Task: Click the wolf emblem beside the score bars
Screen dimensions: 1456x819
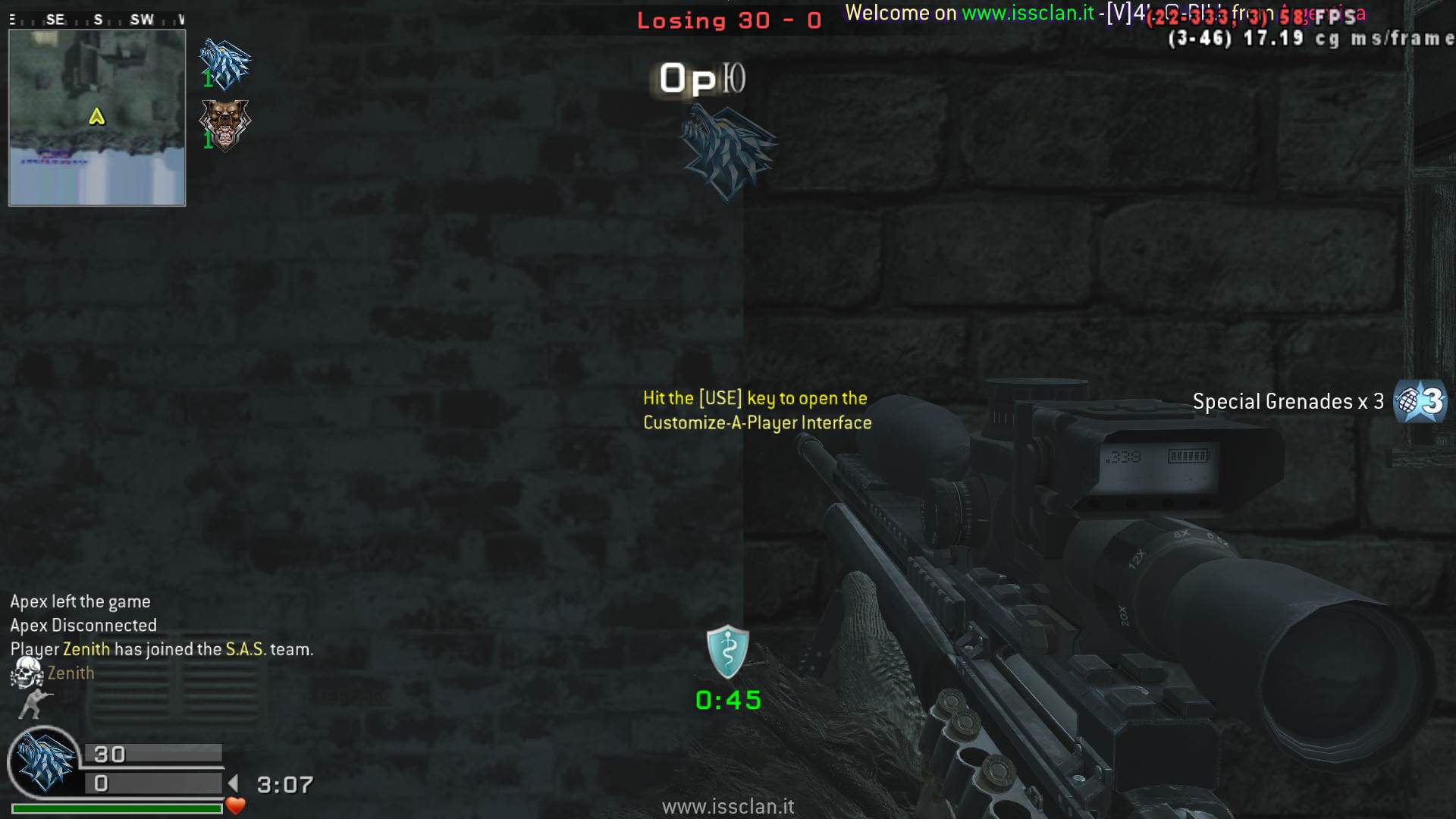Action: click(45, 761)
